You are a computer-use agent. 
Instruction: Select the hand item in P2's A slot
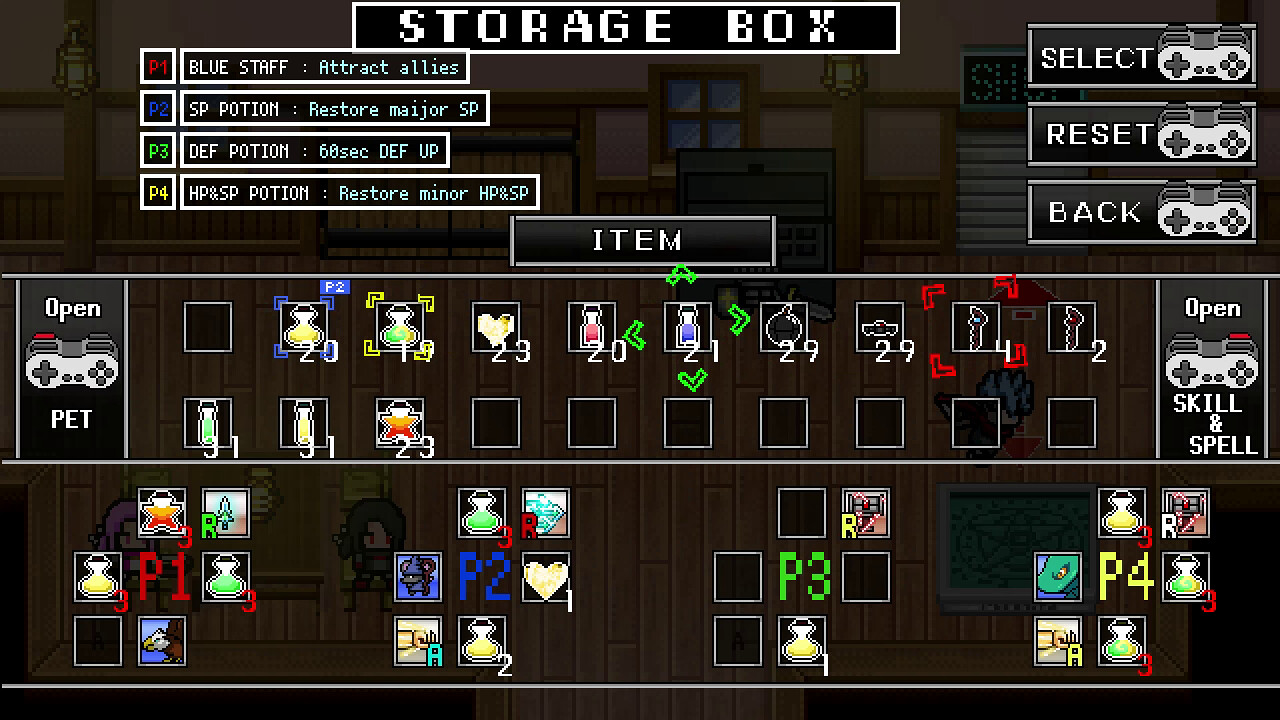(418, 642)
